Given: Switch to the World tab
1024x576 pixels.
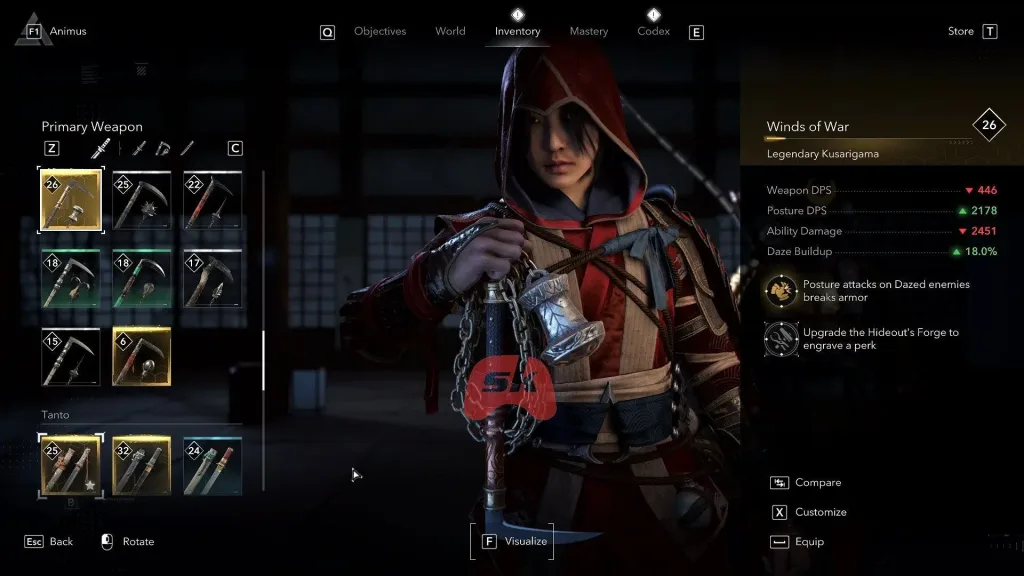Looking at the screenshot, I should click(x=450, y=31).
